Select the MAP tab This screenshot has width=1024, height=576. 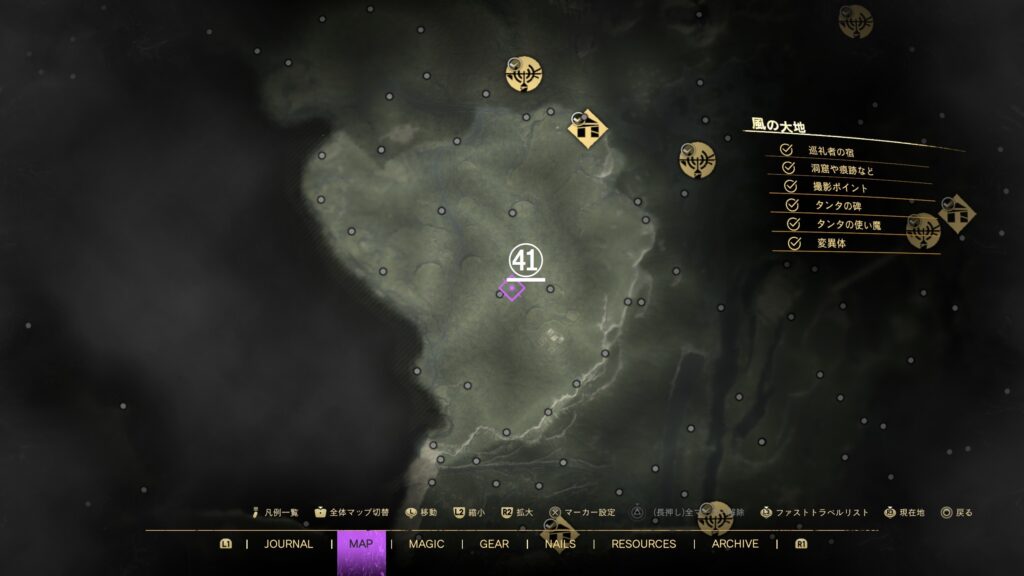[361, 544]
